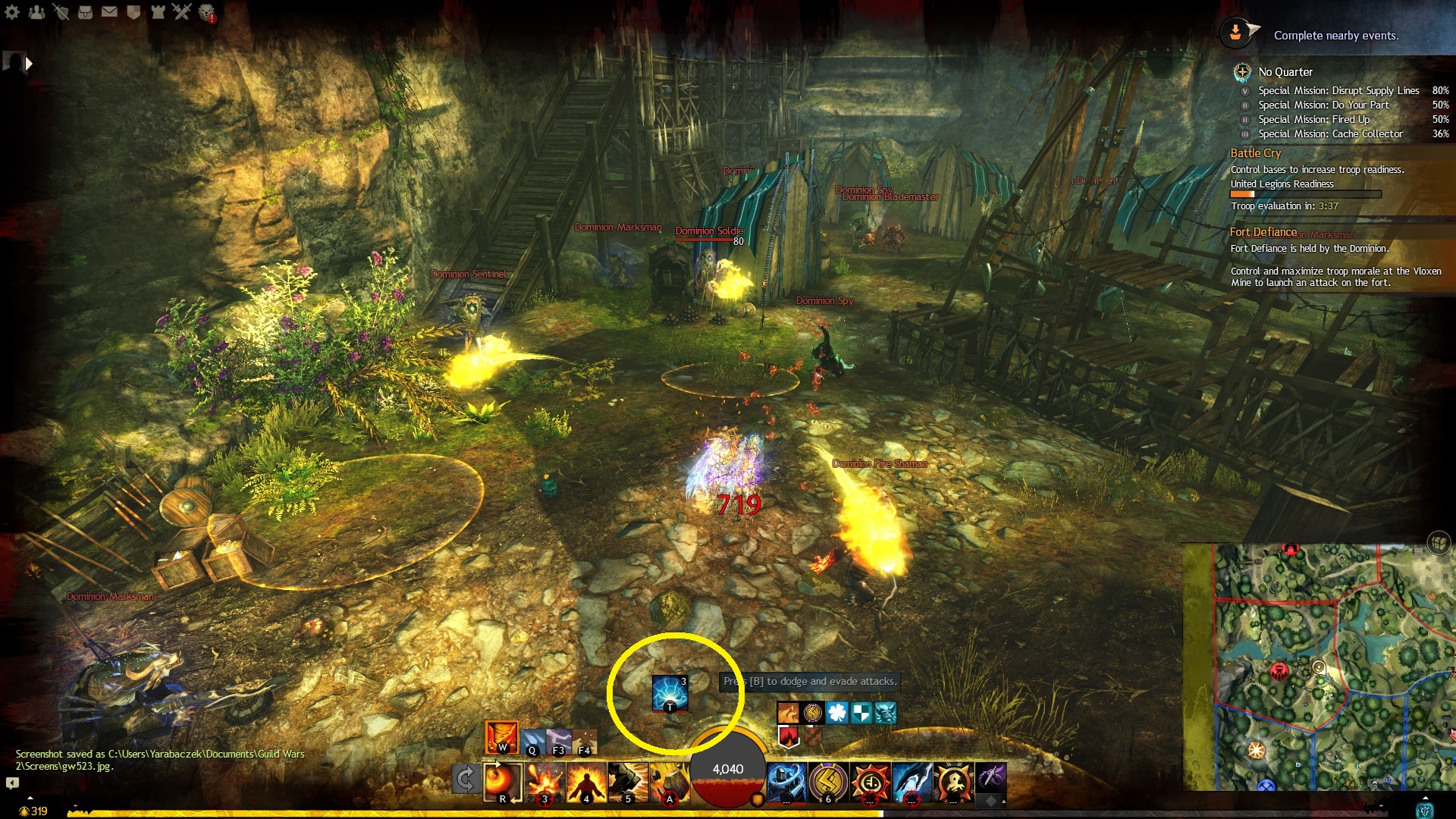Activate the golden lightning signet skill
Screen dimensions: 1456x819
coord(828,782)
